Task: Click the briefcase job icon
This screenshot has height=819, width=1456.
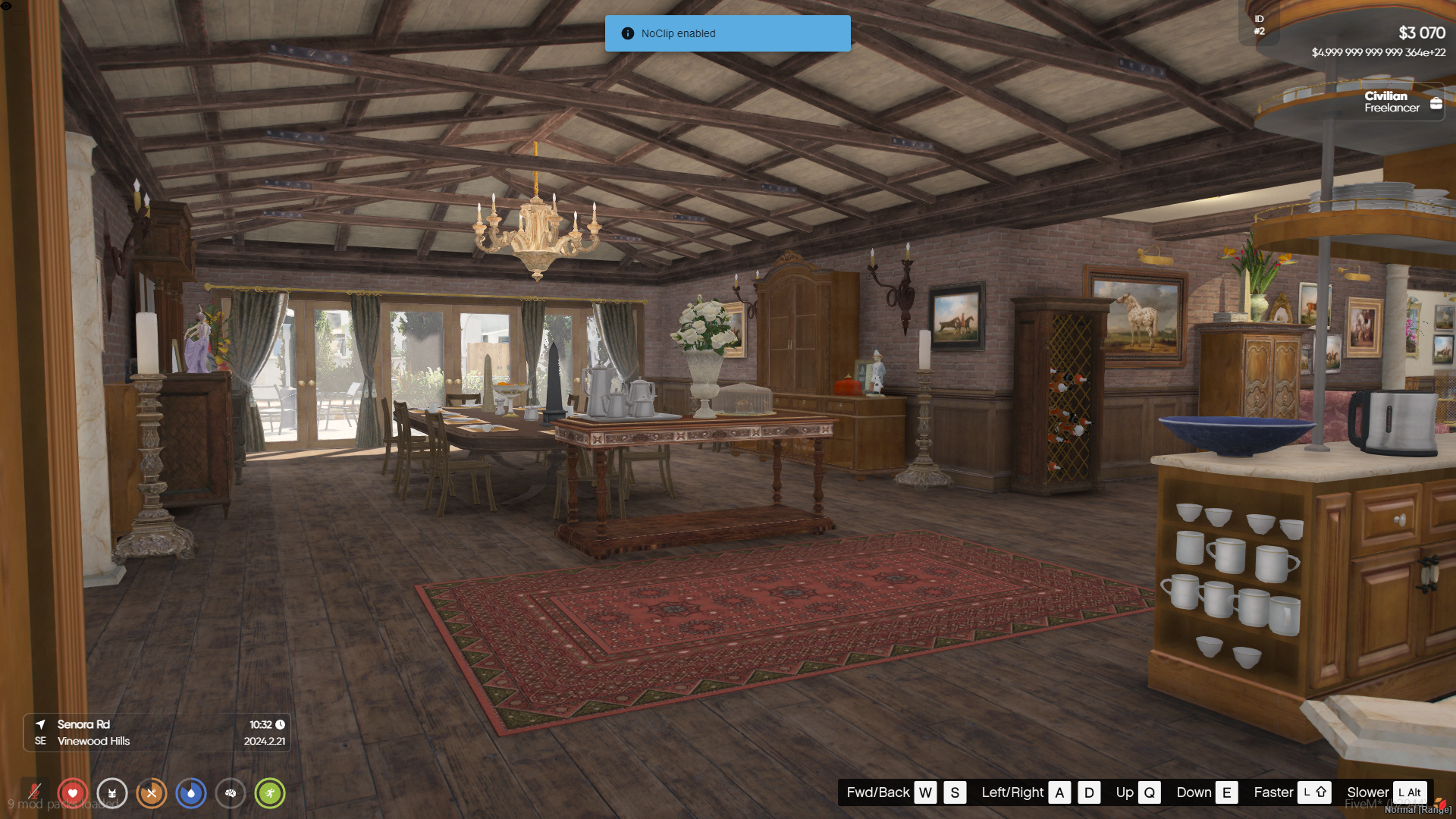Action: (1436, 103)
